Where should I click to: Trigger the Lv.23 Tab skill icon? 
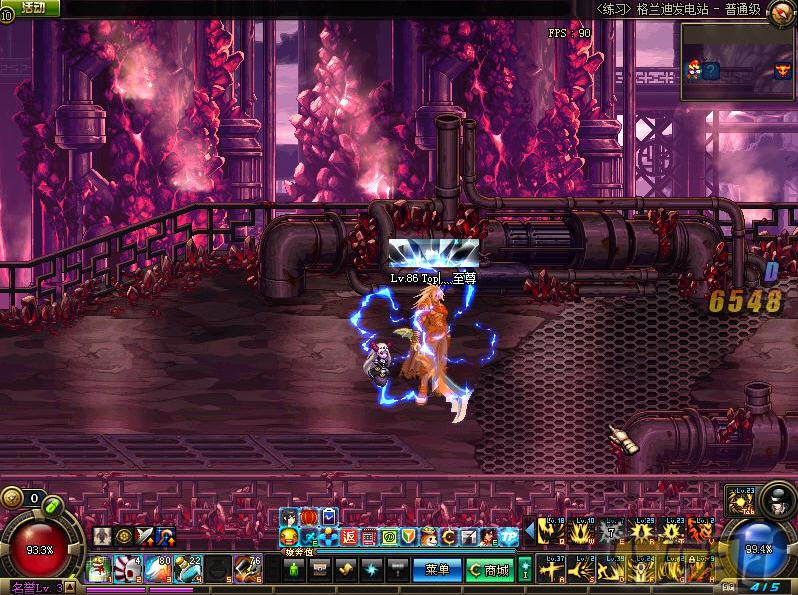pyautogui.click(x=742, y=498)
